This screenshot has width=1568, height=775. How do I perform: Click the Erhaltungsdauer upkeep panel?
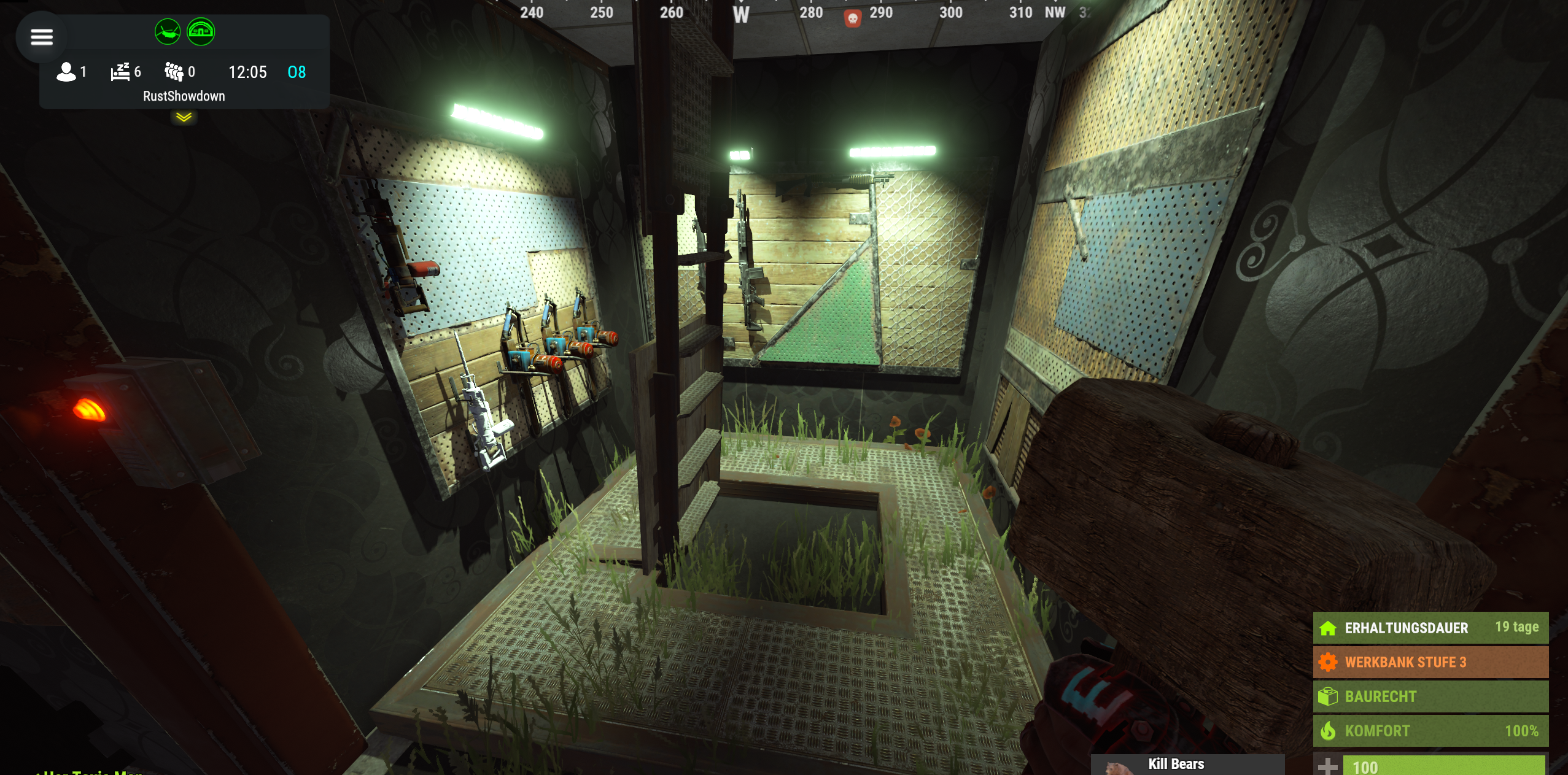[1430, 628]
